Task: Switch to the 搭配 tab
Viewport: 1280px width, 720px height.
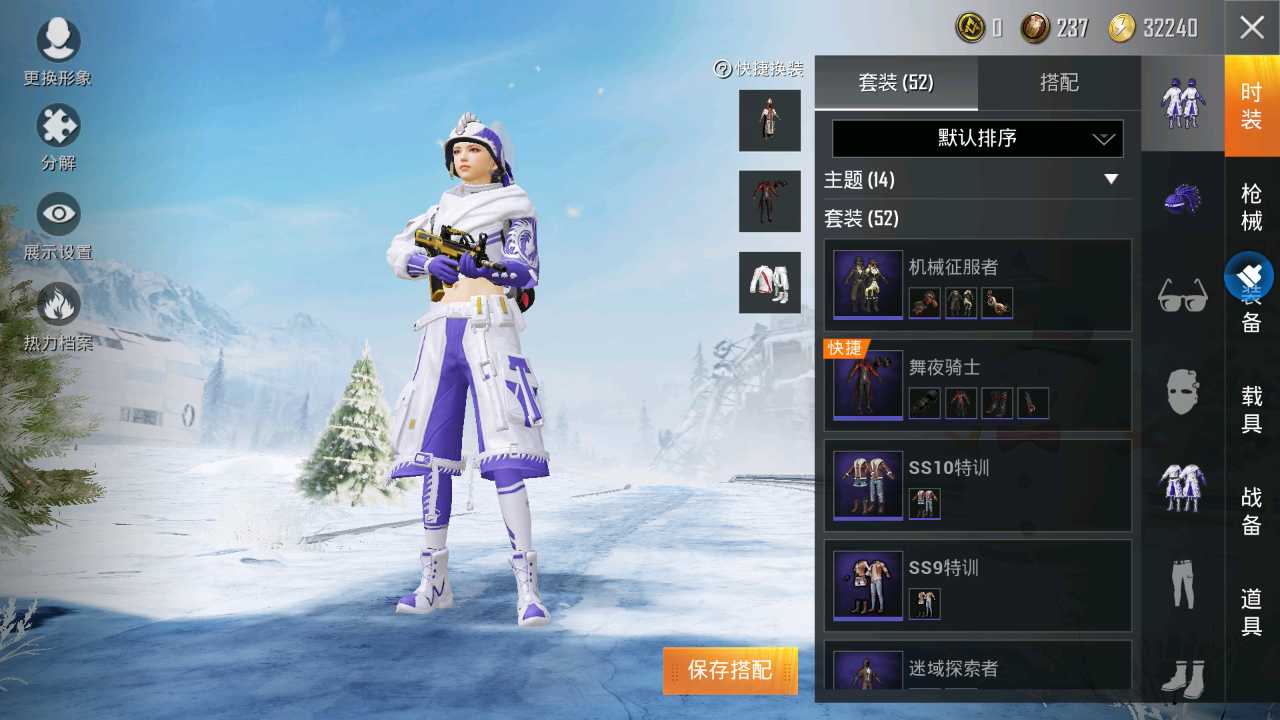Action: (x=1060, y=83)
